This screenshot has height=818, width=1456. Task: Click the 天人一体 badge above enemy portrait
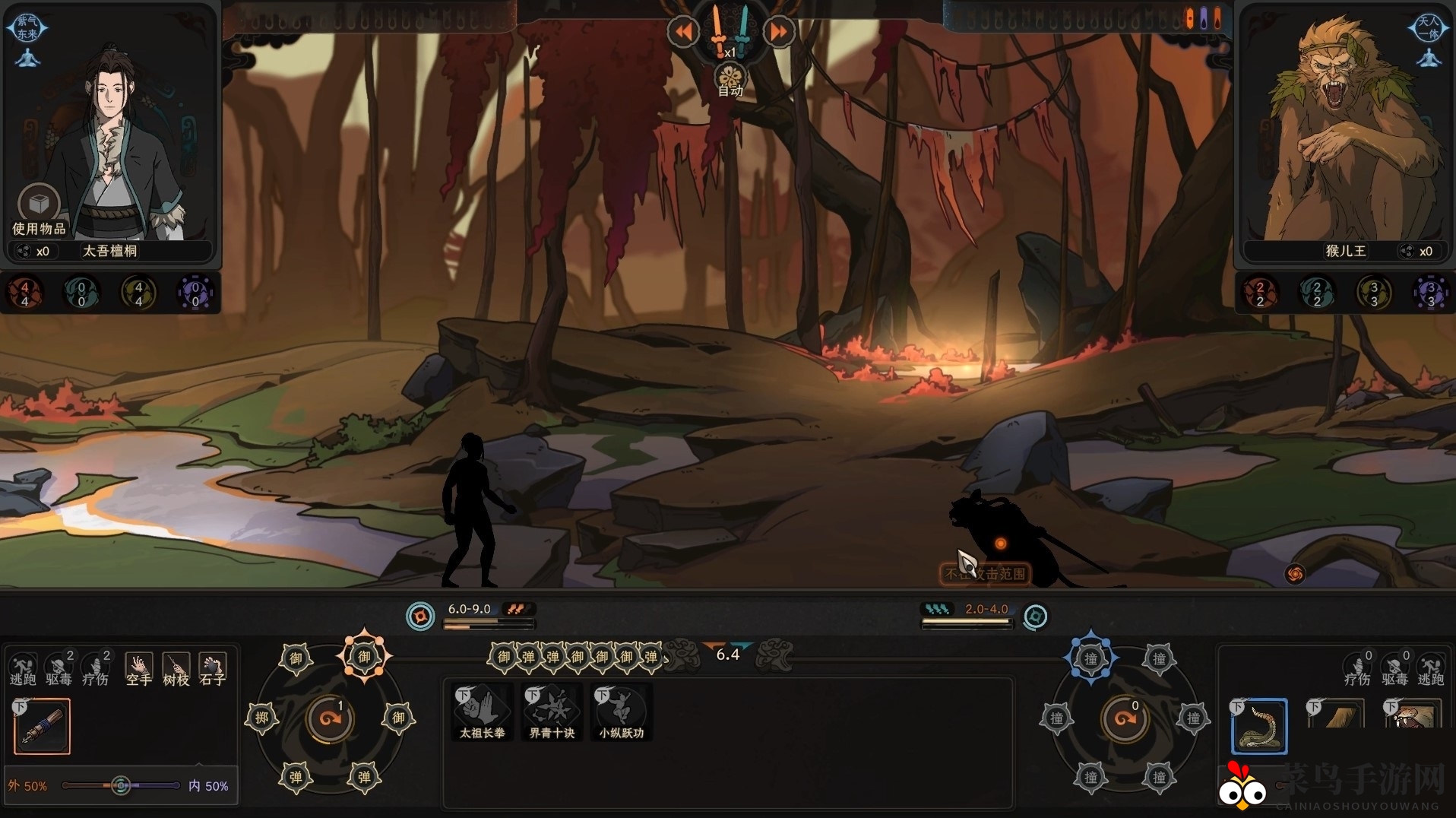(1429, 28)
